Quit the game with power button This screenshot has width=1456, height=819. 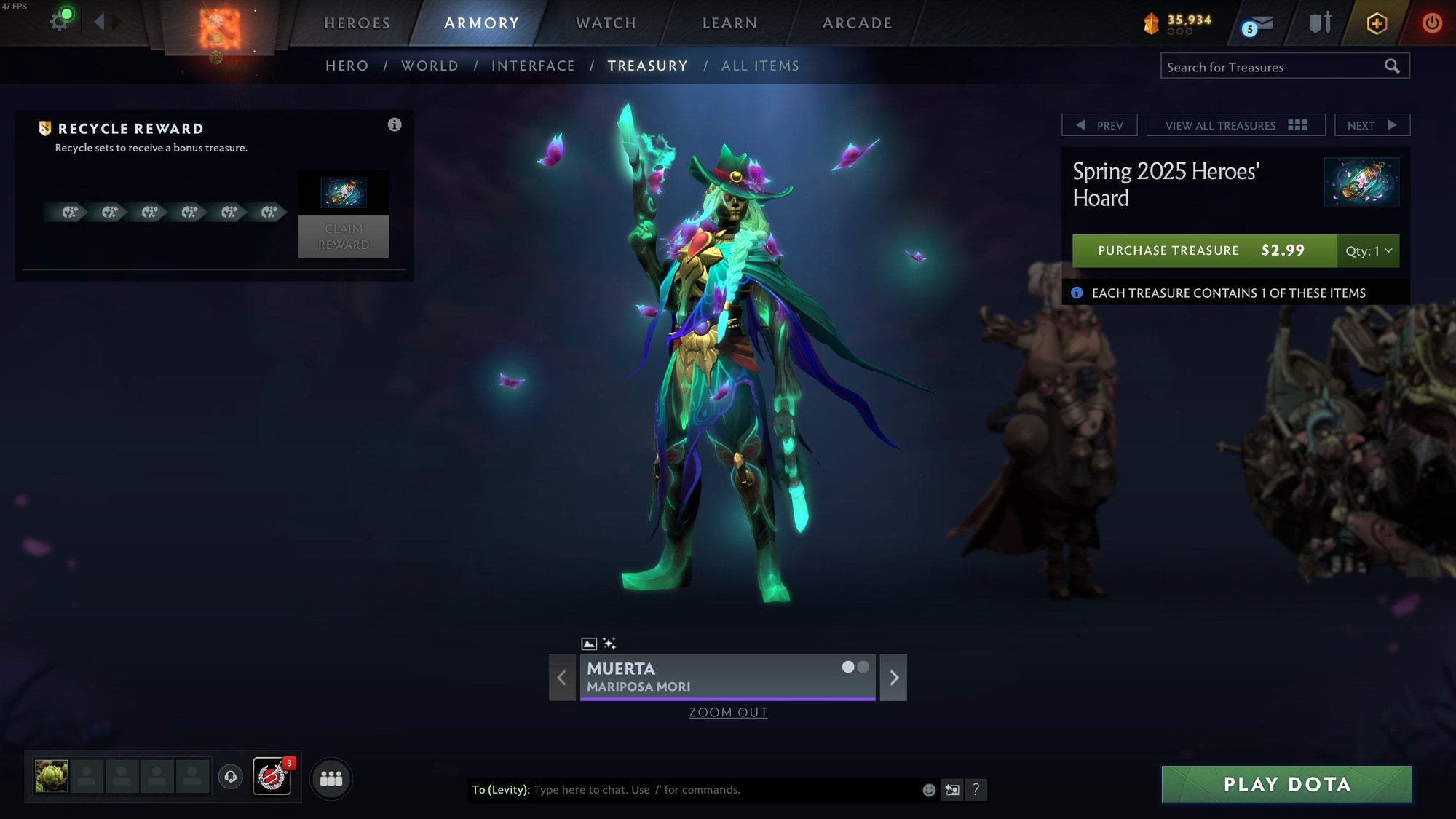[1431, 23]
